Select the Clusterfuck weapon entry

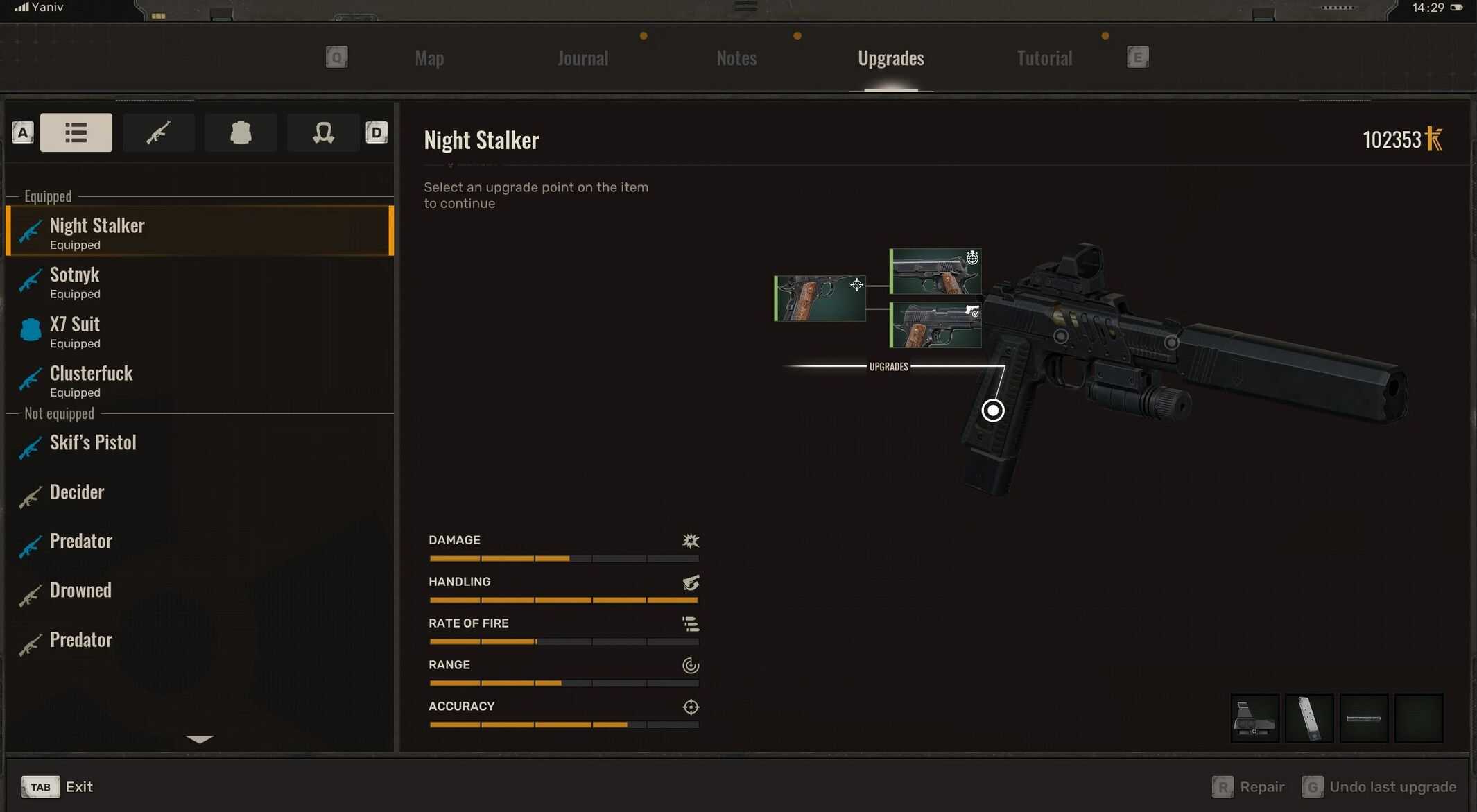(x=200, y=381)
